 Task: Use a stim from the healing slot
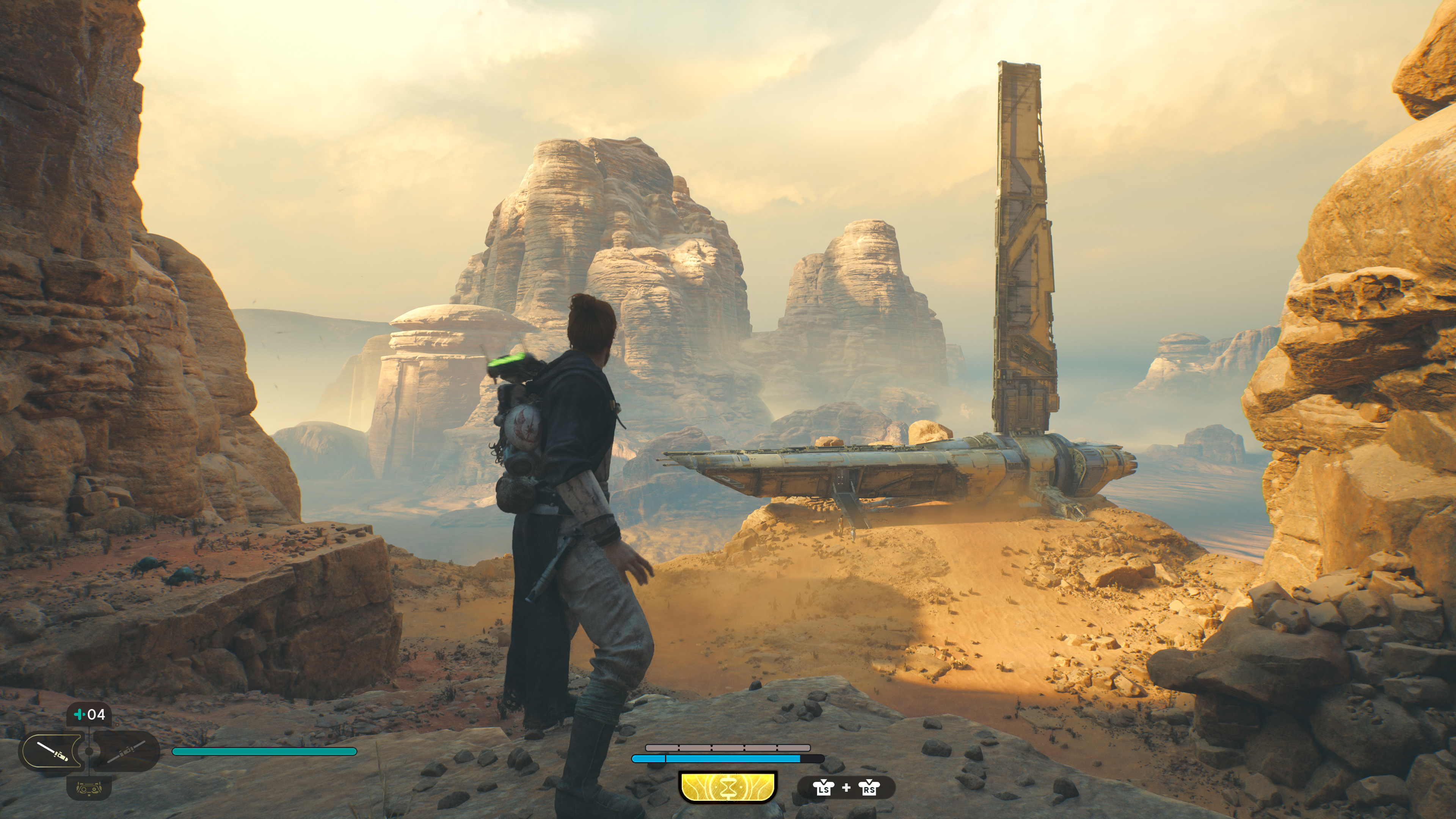(x=89, y=715)
